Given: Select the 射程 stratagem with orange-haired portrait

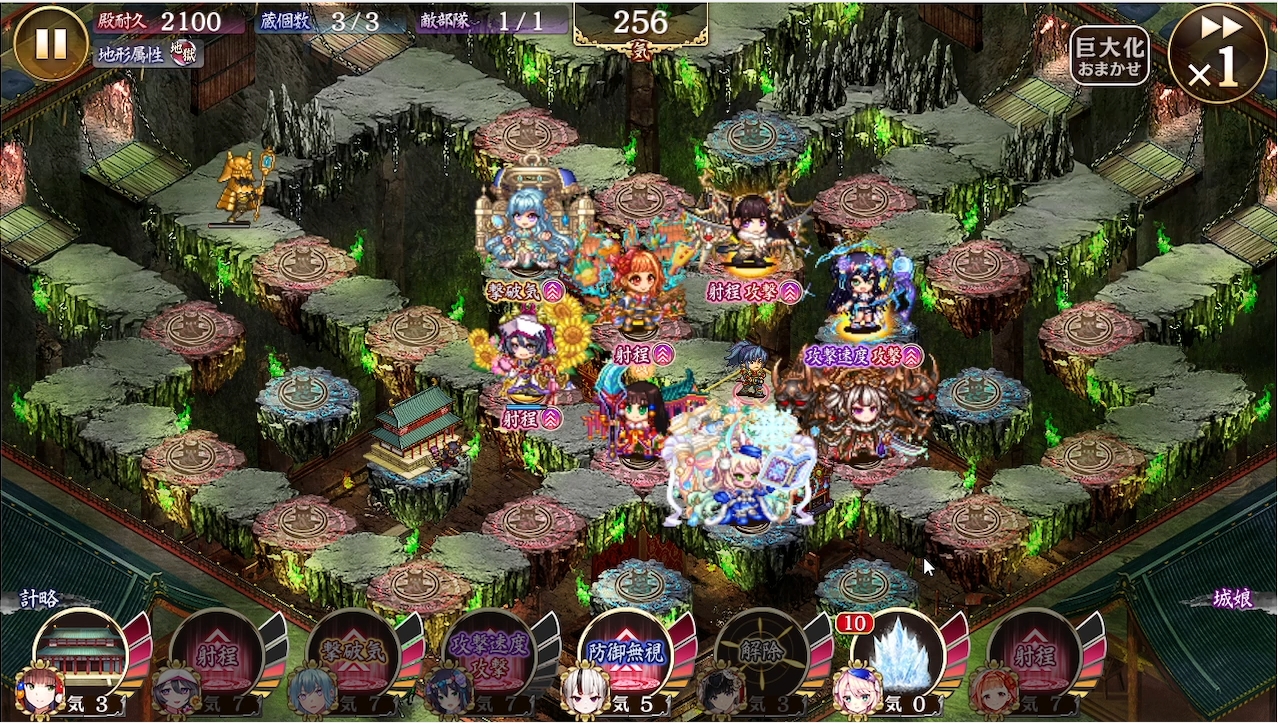Looking at the screenshot, I should (x=1035, y=657).
